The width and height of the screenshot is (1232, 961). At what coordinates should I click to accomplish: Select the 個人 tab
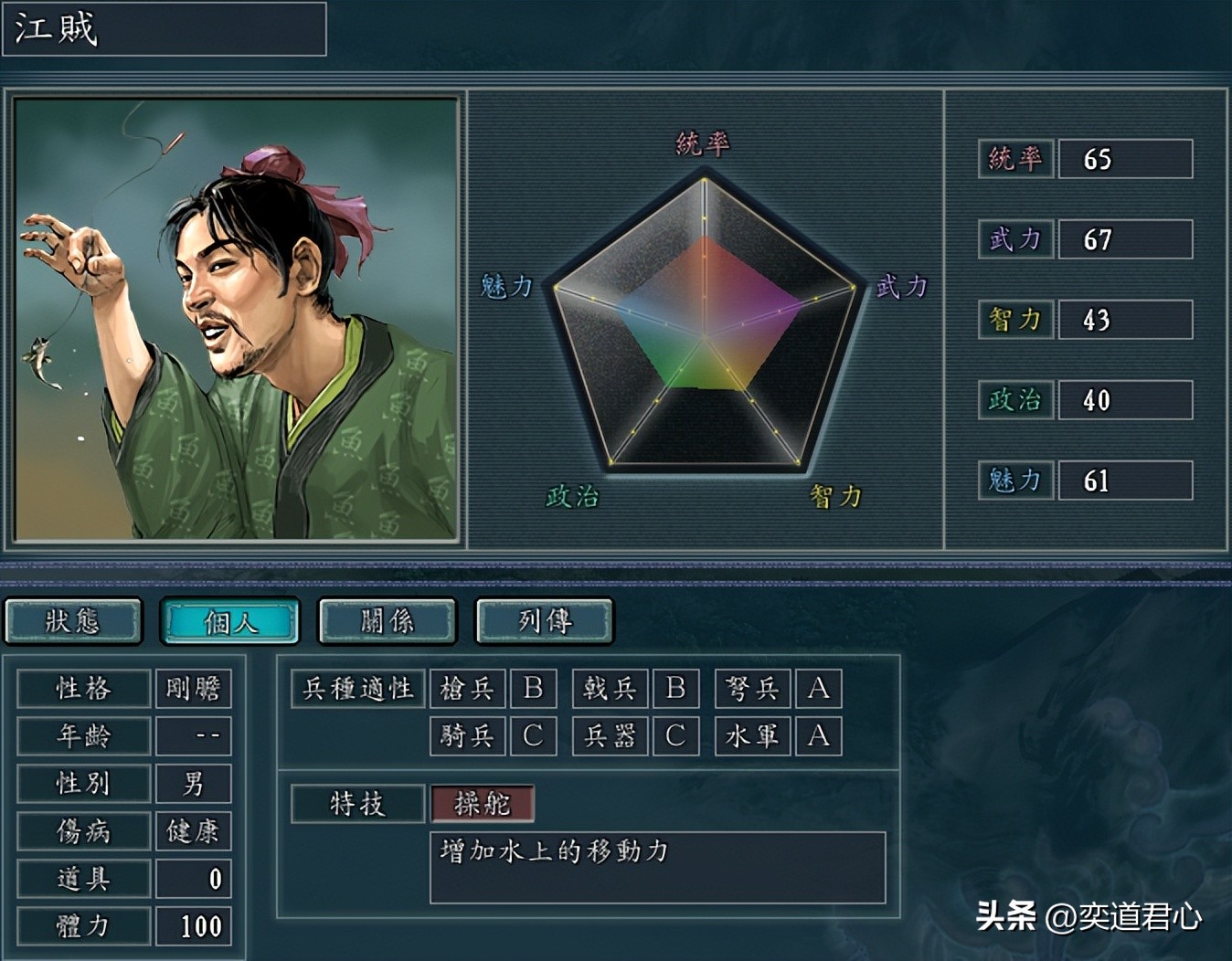[230, 621]
